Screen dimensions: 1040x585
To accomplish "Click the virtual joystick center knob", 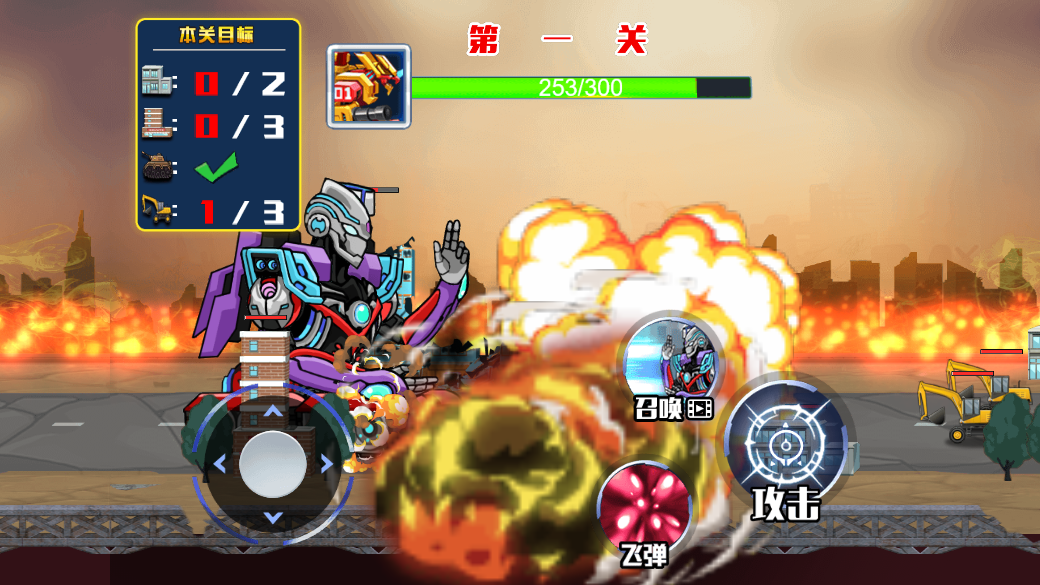I will pyautogui.click(x=273, y=464).
